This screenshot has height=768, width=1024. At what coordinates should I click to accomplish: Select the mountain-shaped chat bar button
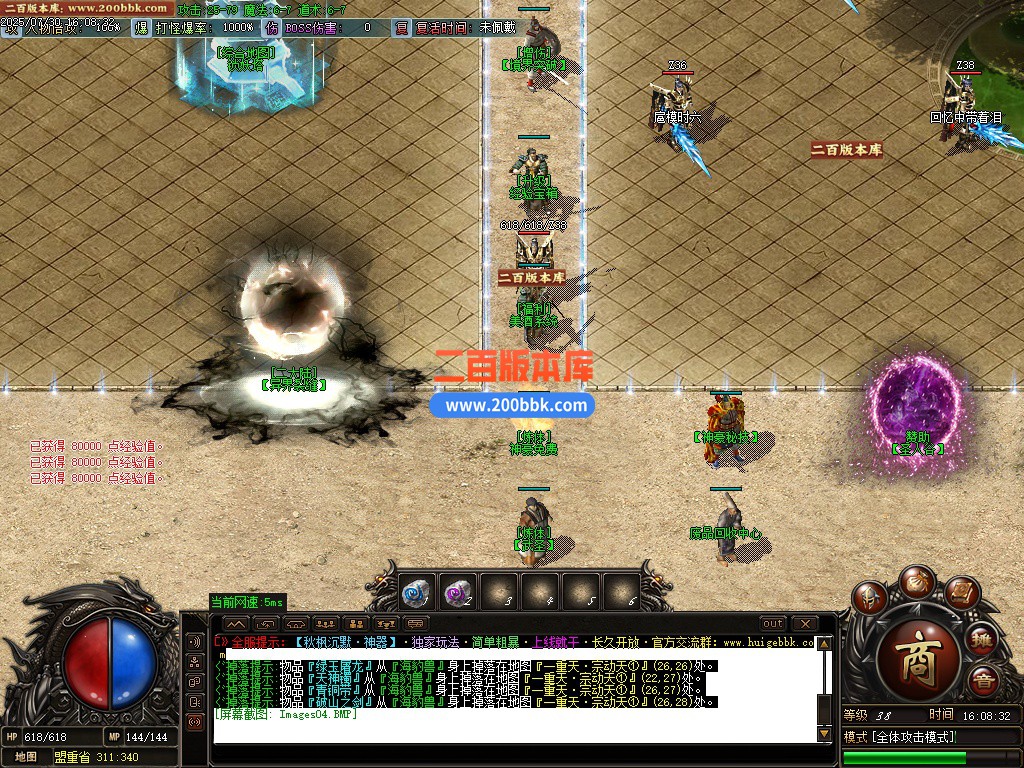click(x=234, y=624)
